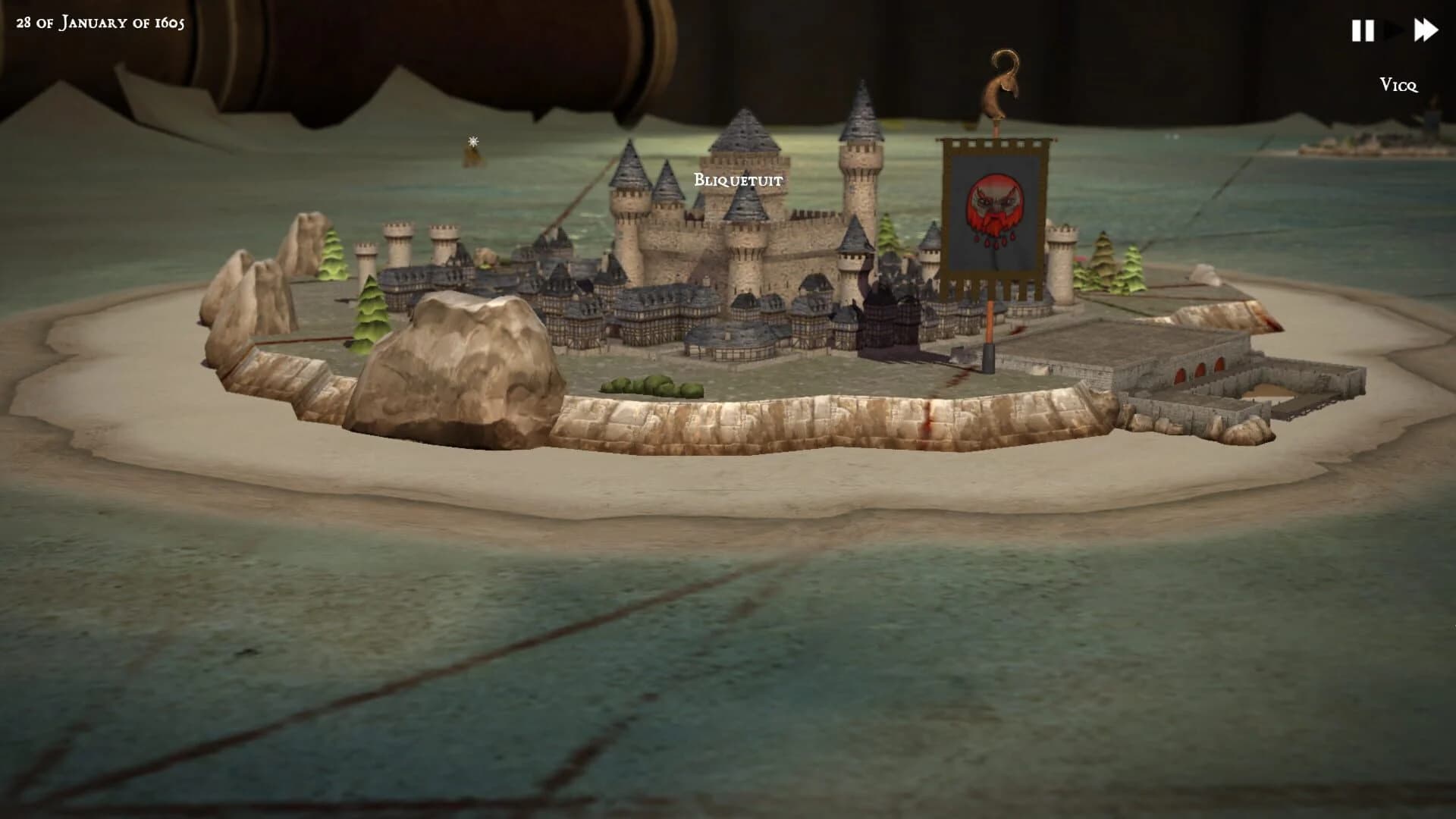Select the large boulder by the town wall
This screenshot has width=1456, height=819.
point(455,364)
